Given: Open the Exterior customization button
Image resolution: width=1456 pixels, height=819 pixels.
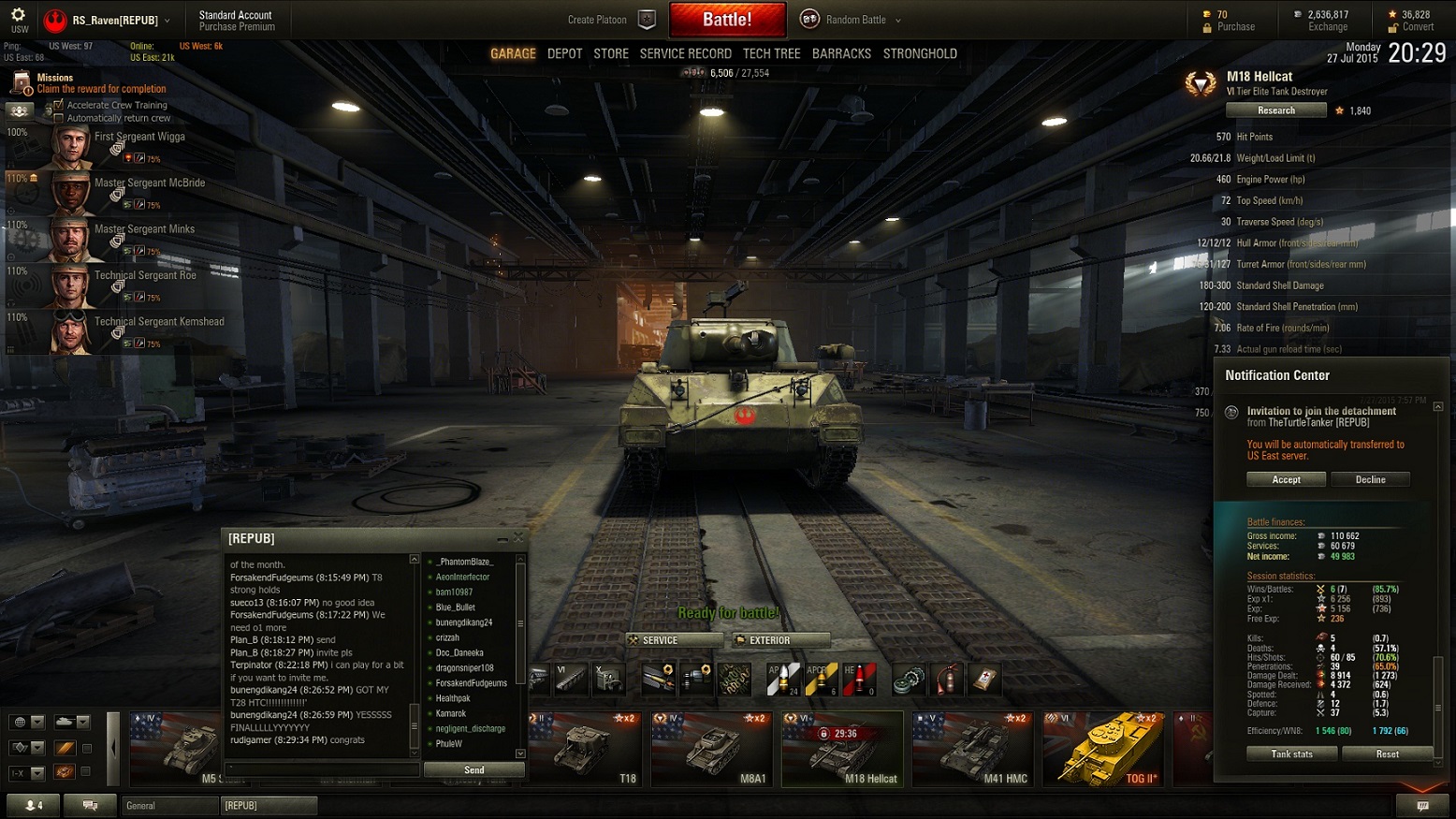Looking at the screenshot, I should click(781, 640).
